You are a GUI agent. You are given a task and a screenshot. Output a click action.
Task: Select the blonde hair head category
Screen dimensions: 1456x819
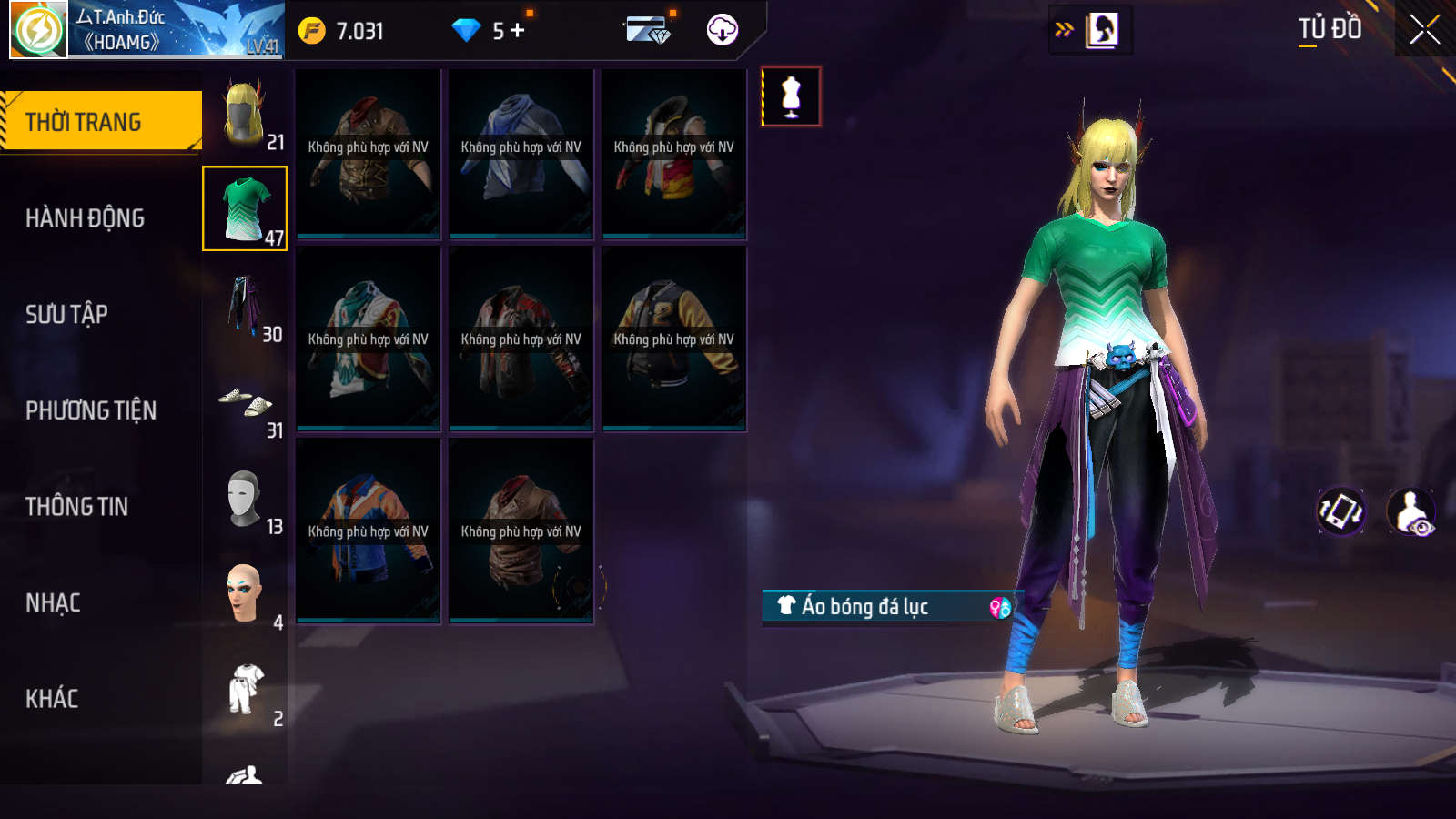245,113
